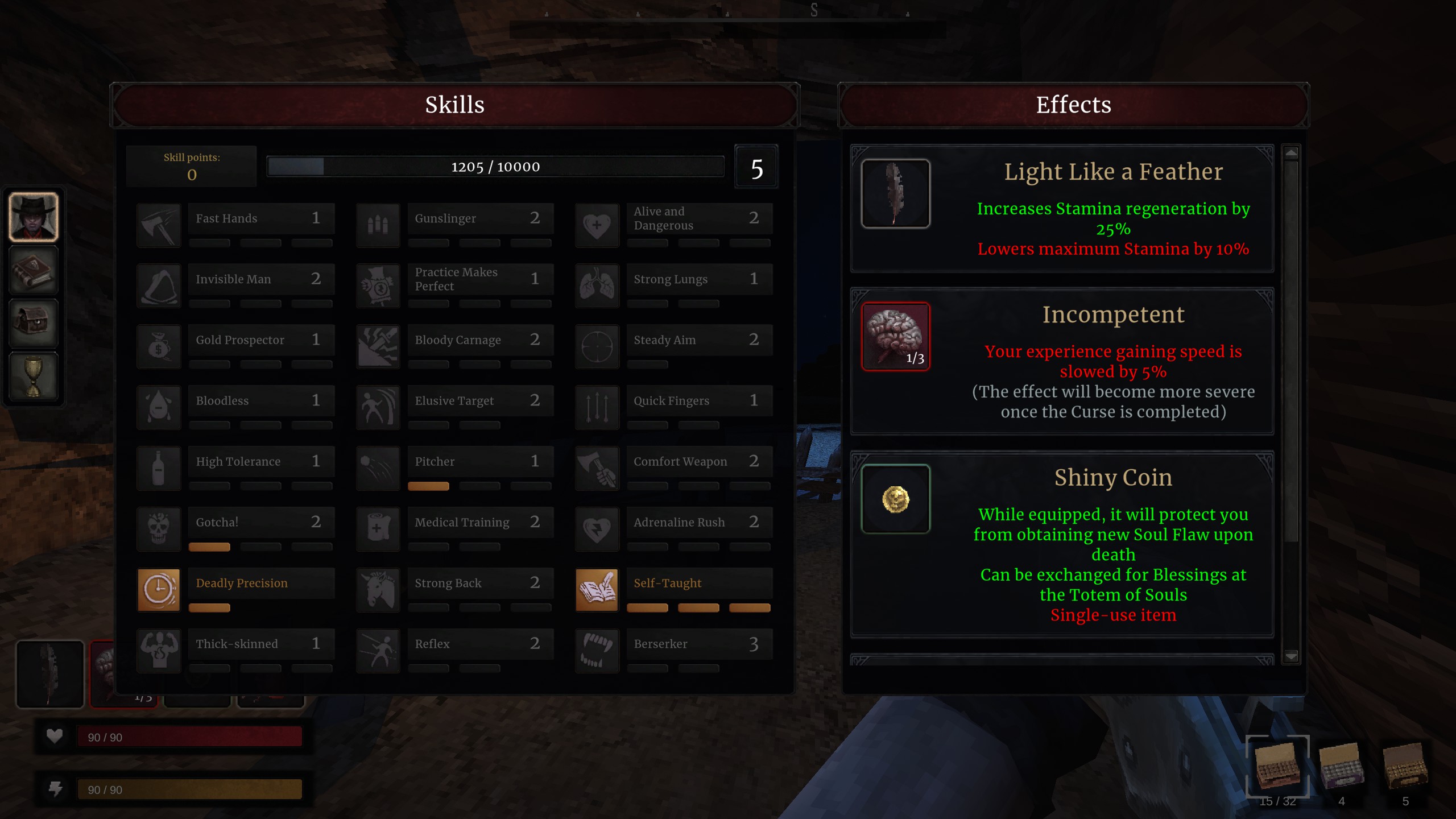Select the Medical Training skill
The height and width of the screenshot is (819, 1456).
click(x=480, y=522)
